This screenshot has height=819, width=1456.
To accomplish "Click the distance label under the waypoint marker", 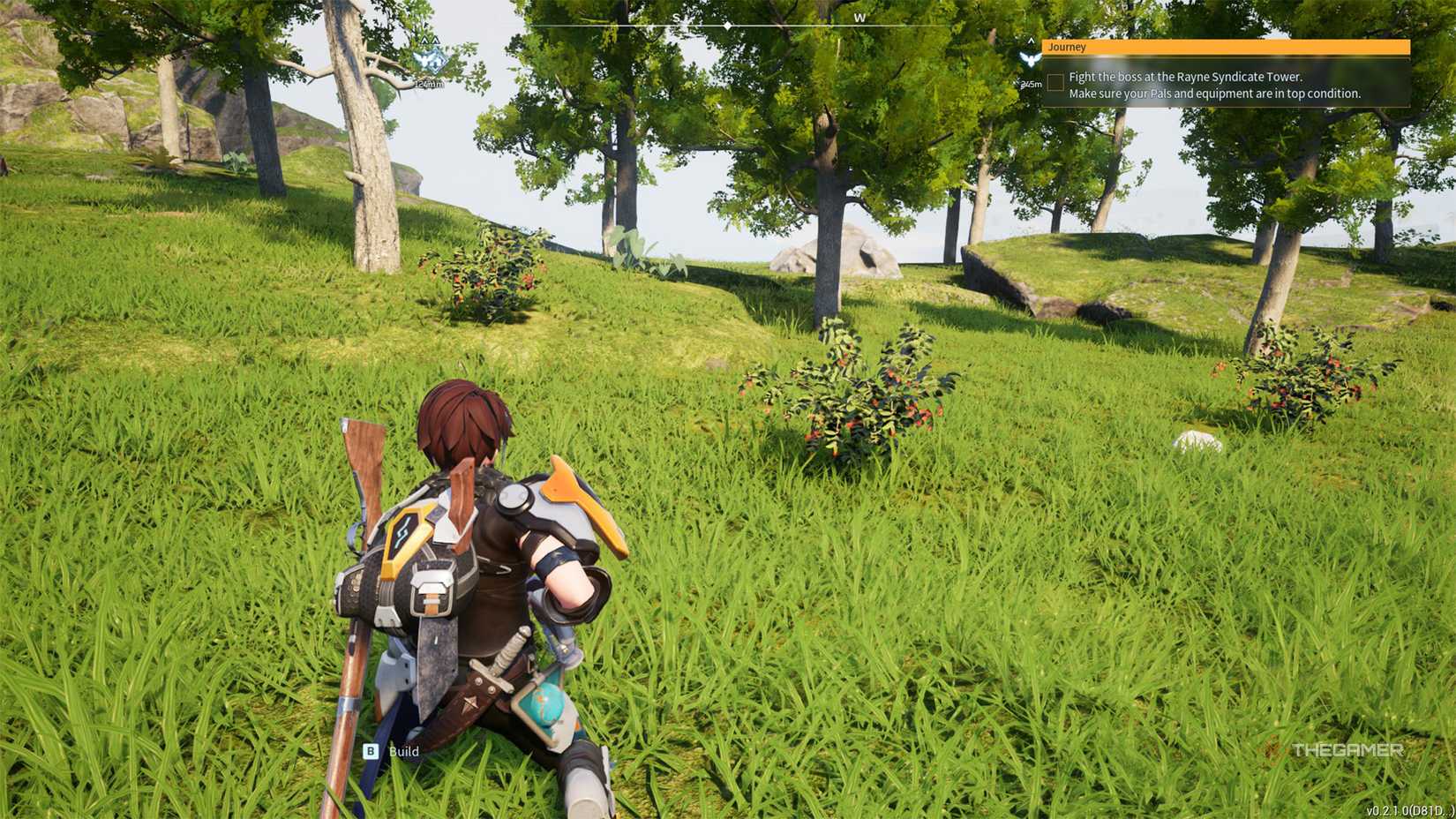I will (428, 85).
